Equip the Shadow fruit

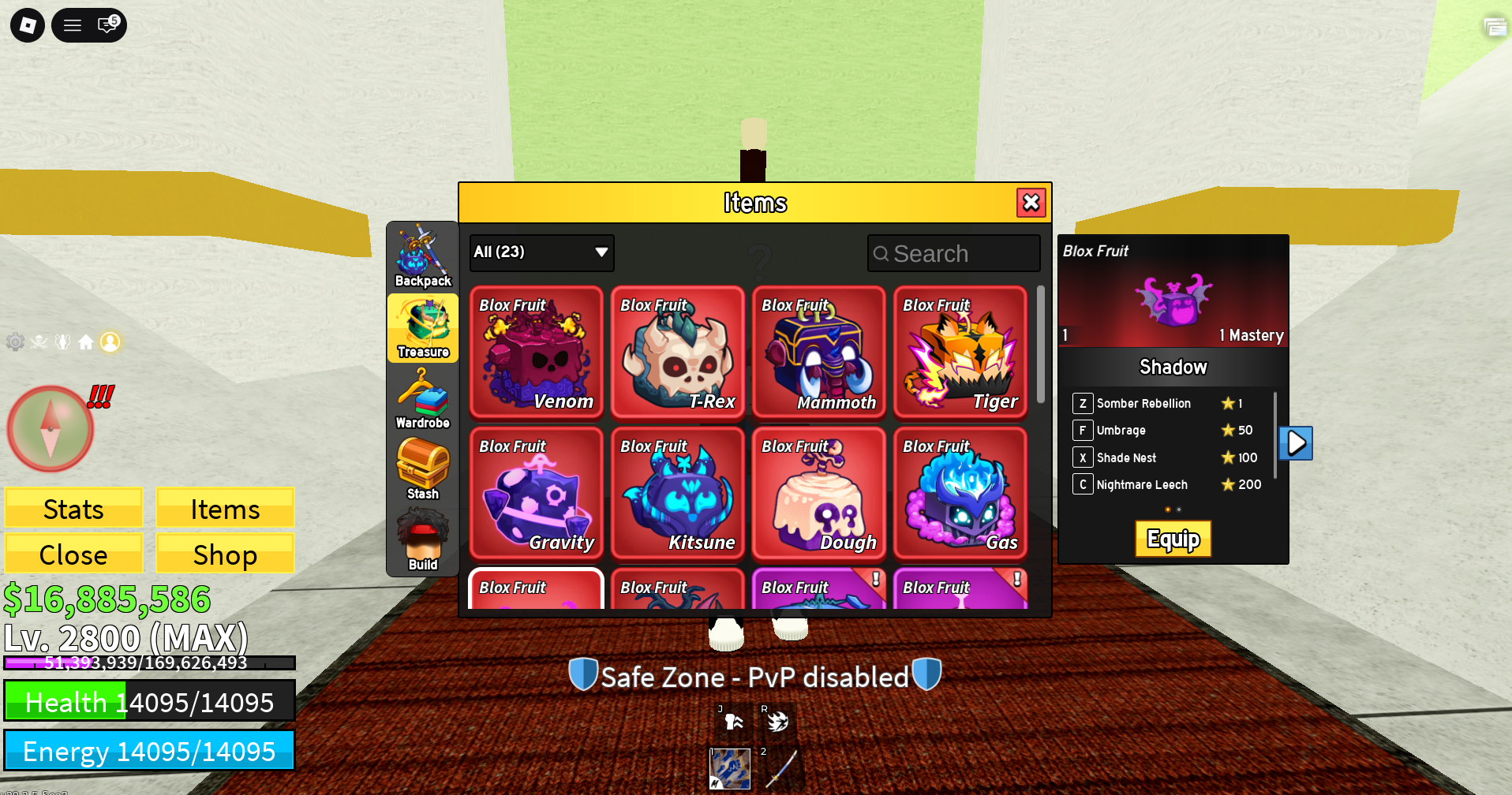coord(1173,539)
